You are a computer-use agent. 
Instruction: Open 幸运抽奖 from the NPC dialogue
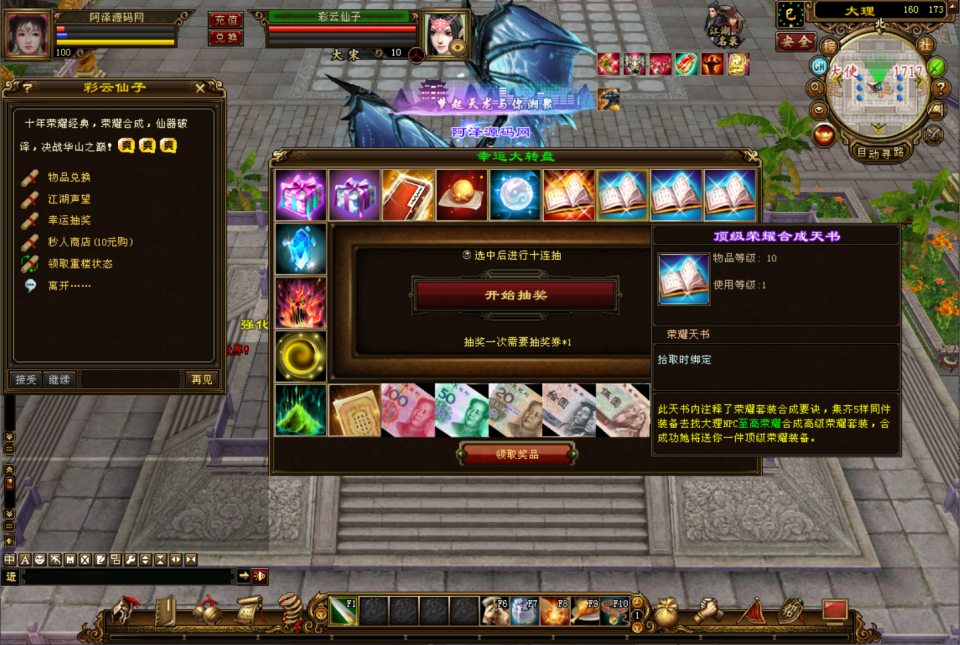[x=68, y=220]
